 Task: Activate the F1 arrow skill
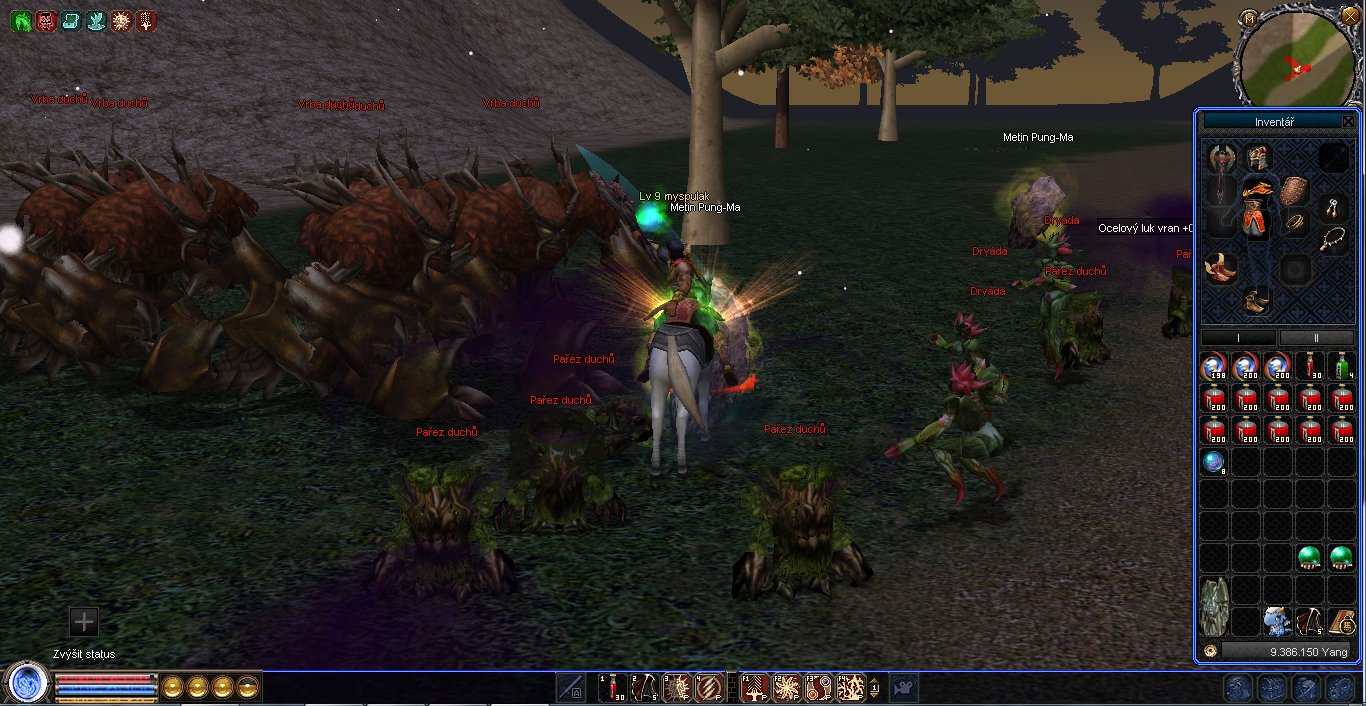pos(756,687)
